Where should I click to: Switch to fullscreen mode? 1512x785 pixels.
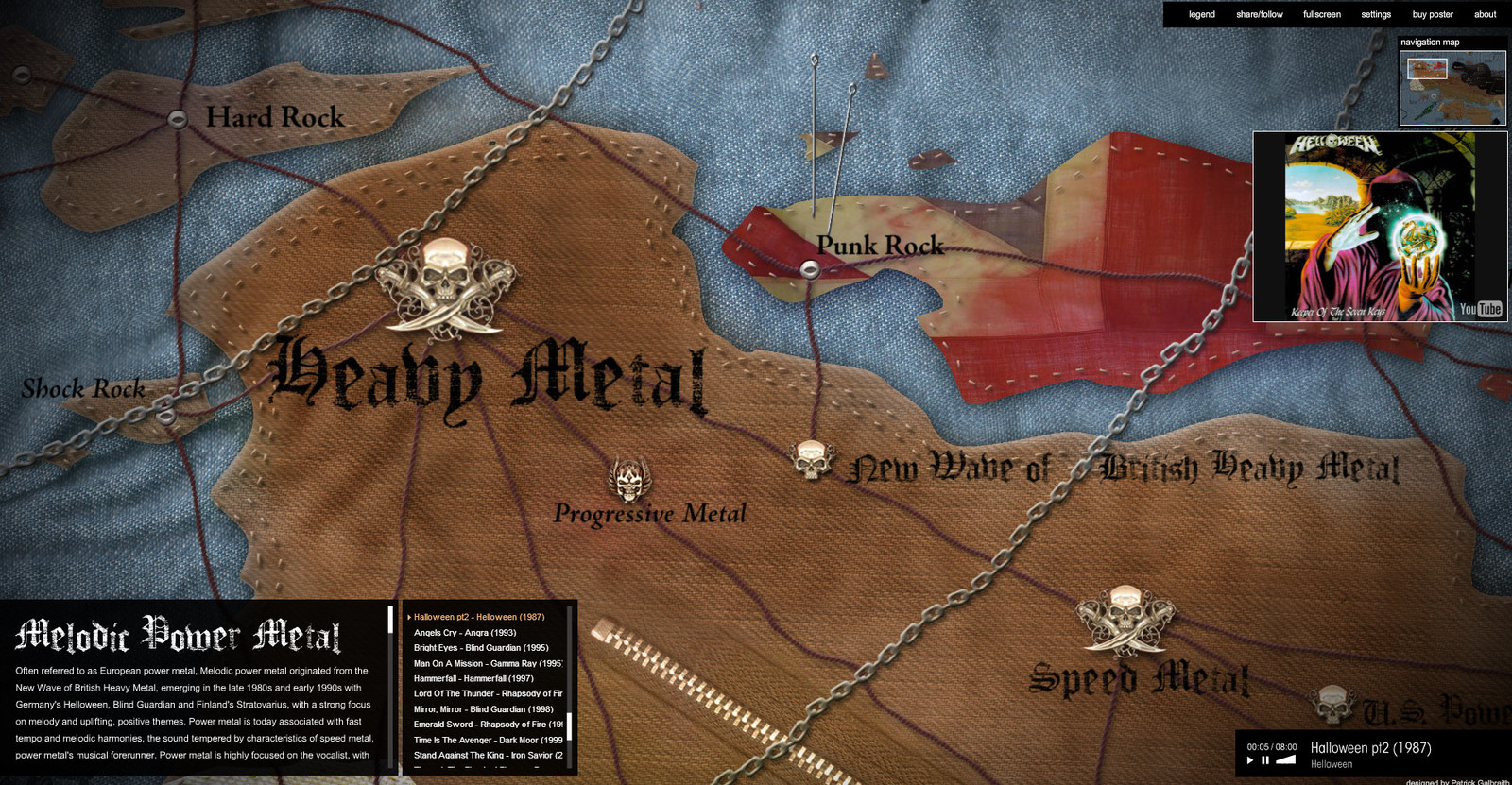pos(1321,14)
